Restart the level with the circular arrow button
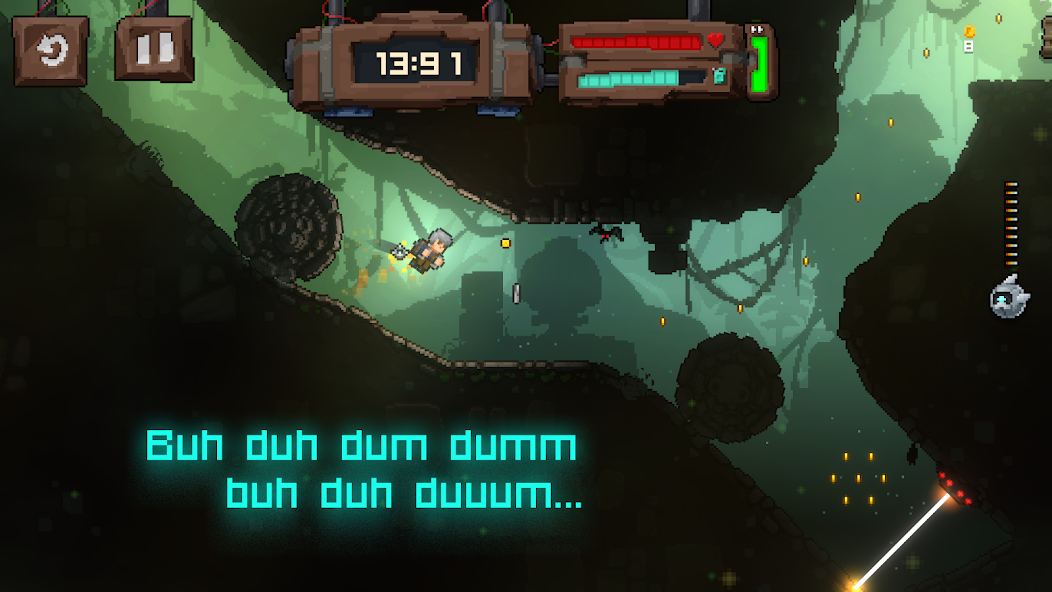Image resolution: width=1052 pixels, height=592 pixels. (x=50, y=49)
